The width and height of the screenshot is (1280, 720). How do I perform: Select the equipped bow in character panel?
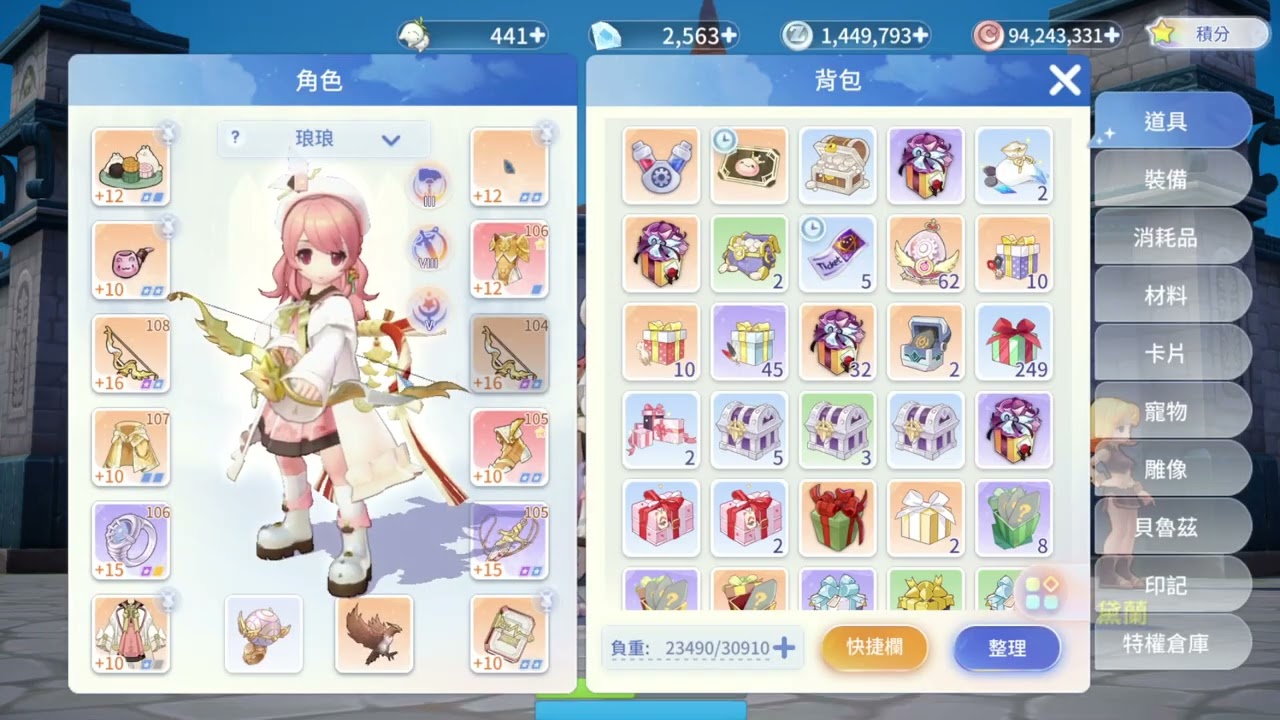[x=131, y=353]
